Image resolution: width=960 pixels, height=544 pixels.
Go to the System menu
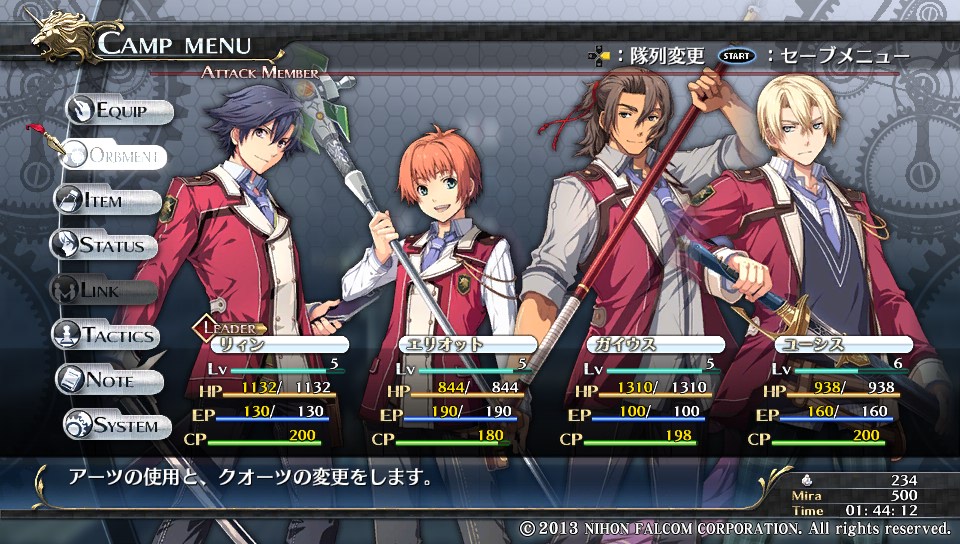tap(114, 425)
